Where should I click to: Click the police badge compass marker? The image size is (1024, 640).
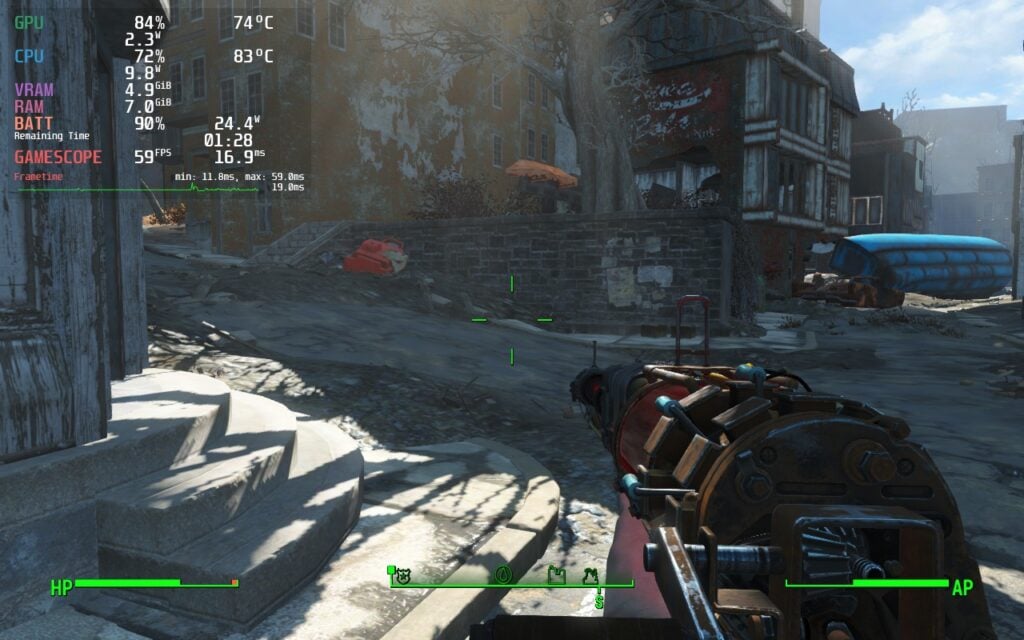pyautogui.click(x=405, y=576)
